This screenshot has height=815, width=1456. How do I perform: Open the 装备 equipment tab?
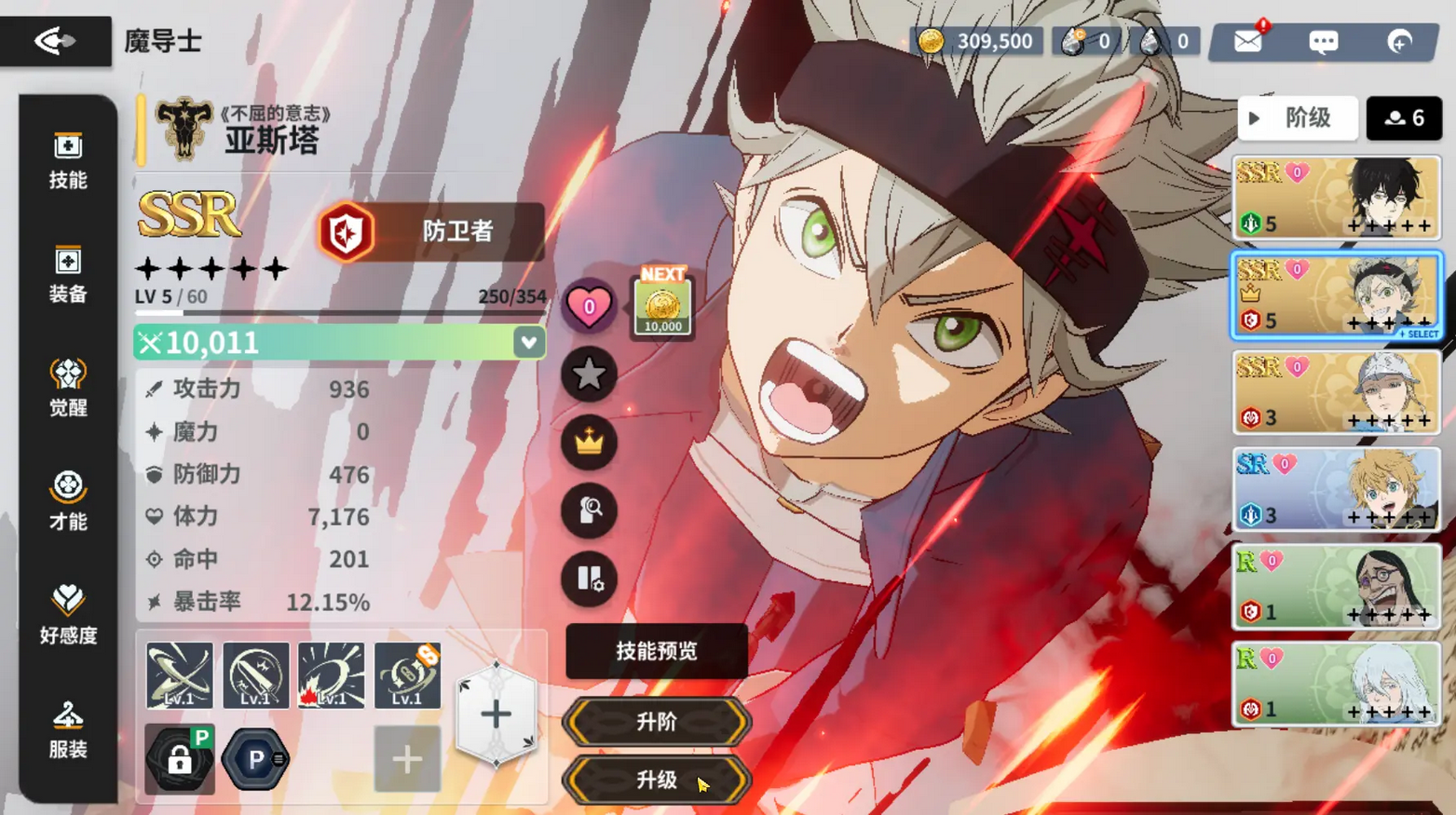(x=68, y=275)
